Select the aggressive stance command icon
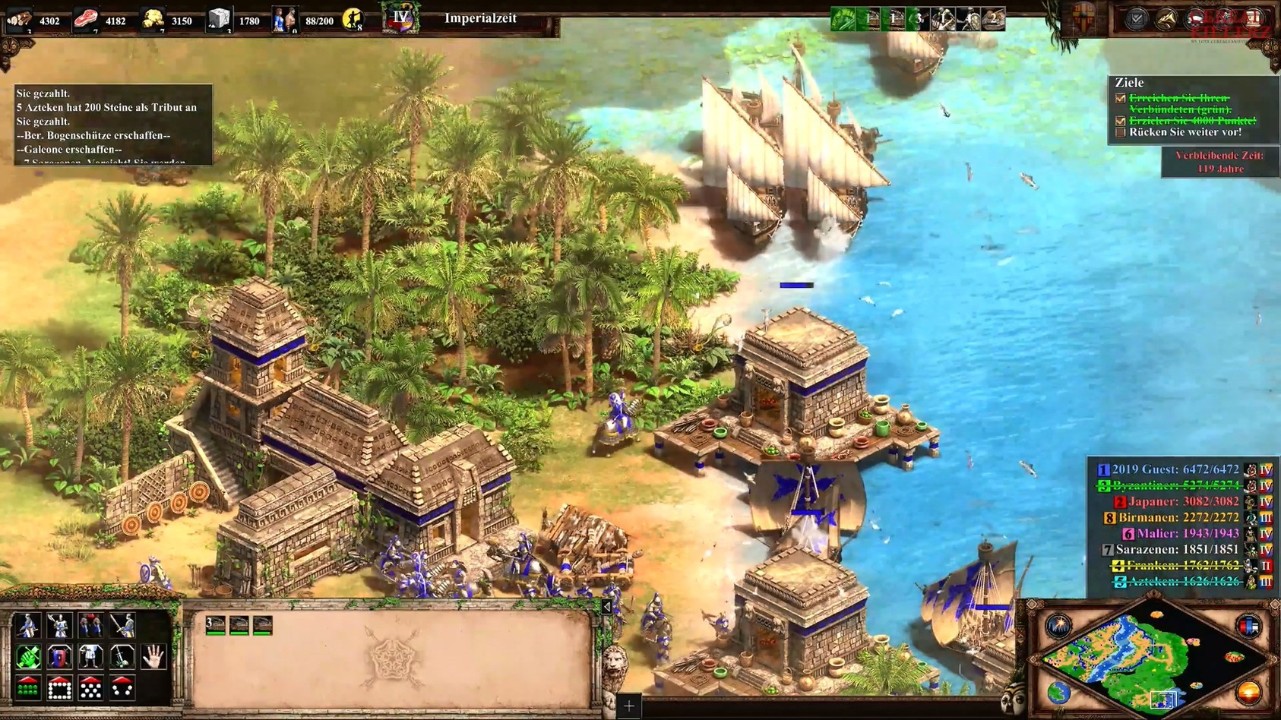Viewport: 1281px width, 720px height. (x=28, y=657)
